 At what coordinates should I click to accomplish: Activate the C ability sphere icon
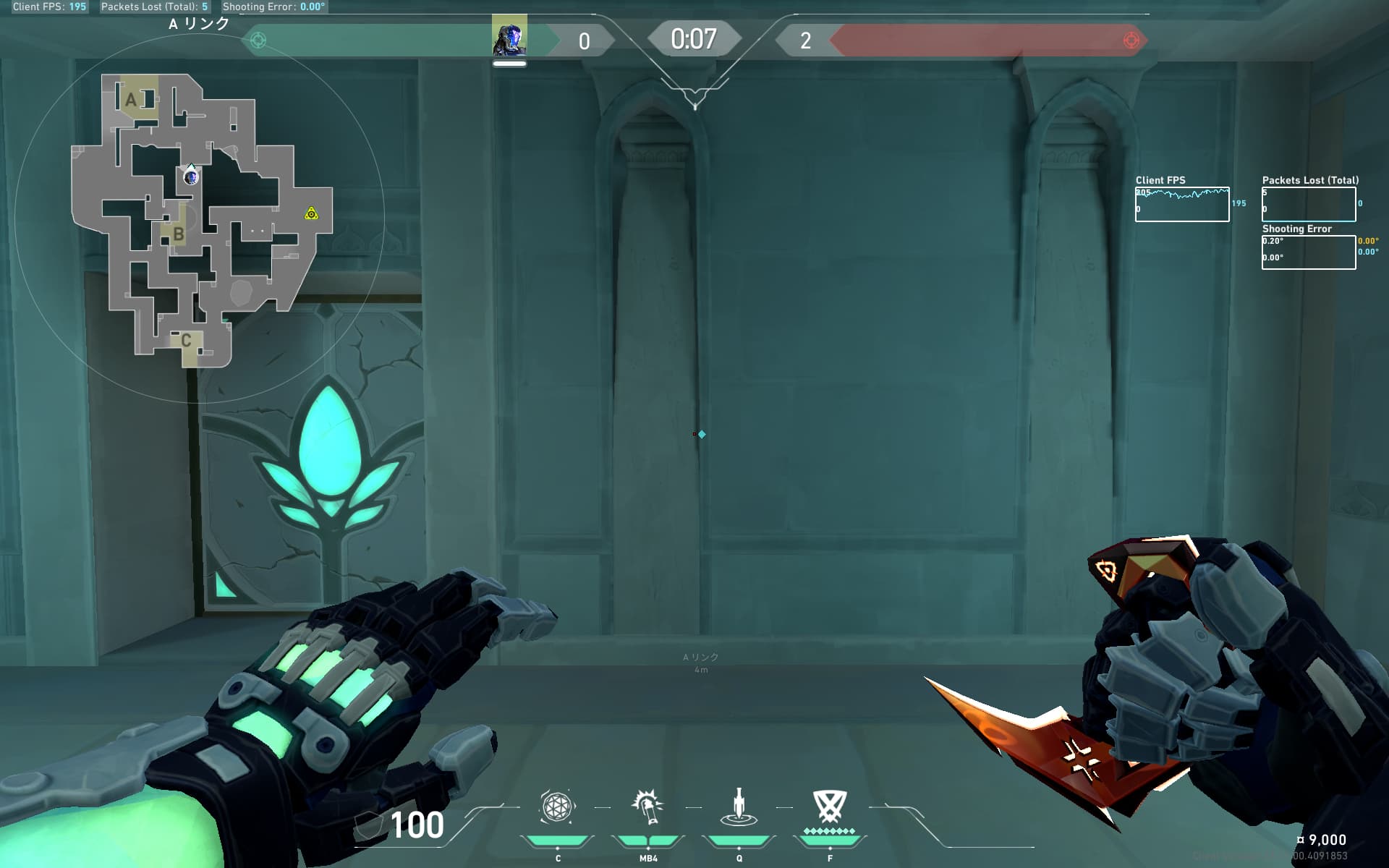tap(557, 807)
